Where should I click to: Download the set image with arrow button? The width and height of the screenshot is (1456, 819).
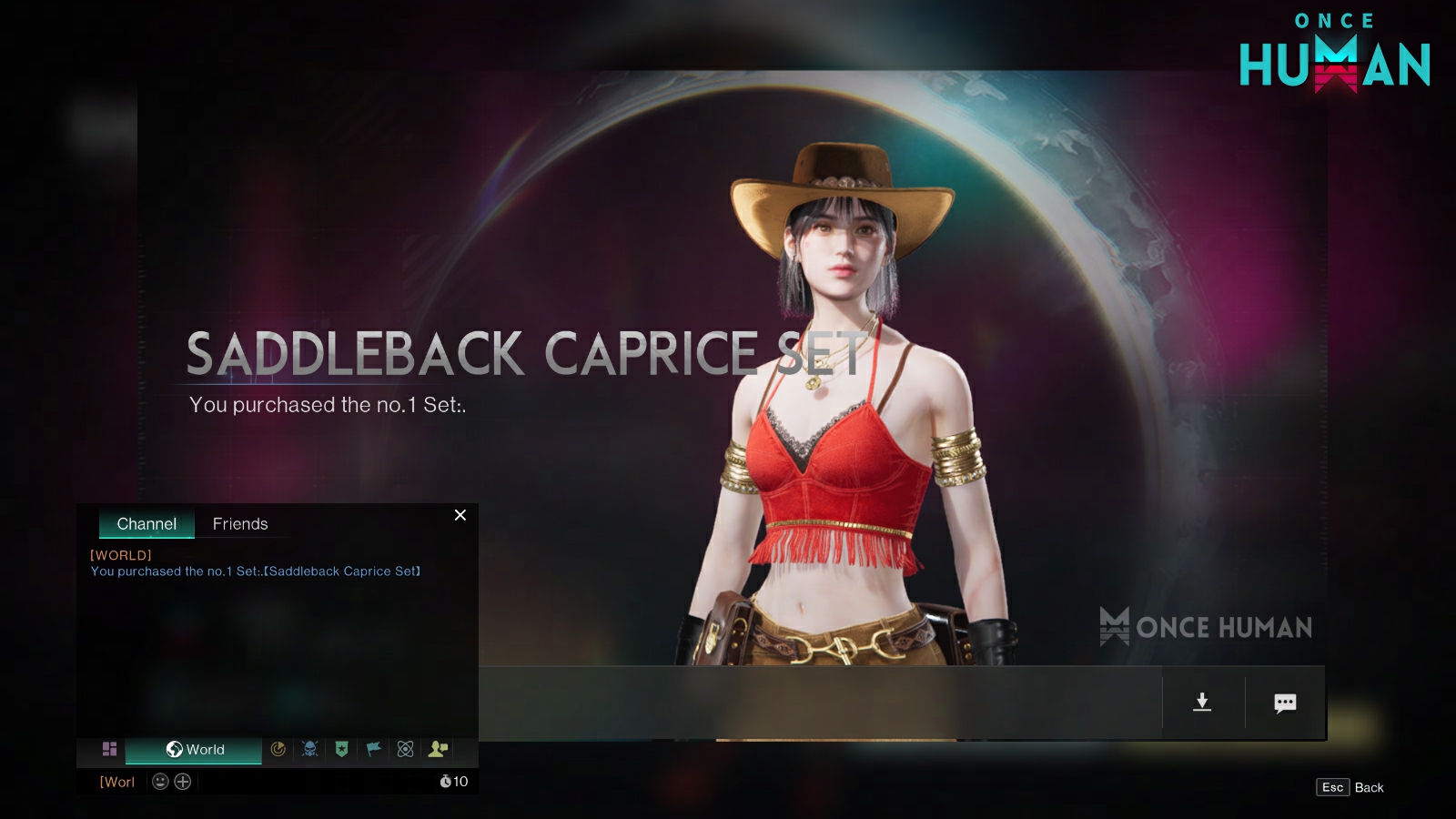[x=1202, y=702]
